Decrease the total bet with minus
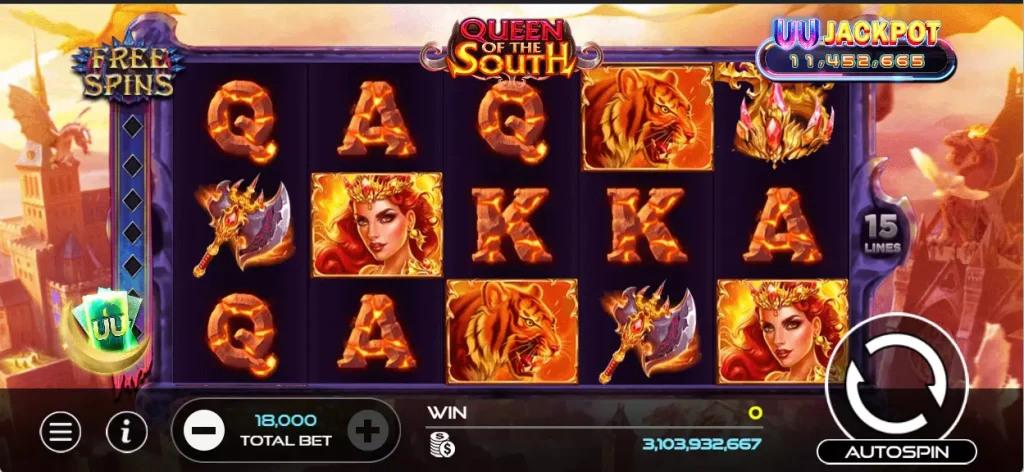The width and height of the screenshot is (1024, 472). [x=203, y=432]
